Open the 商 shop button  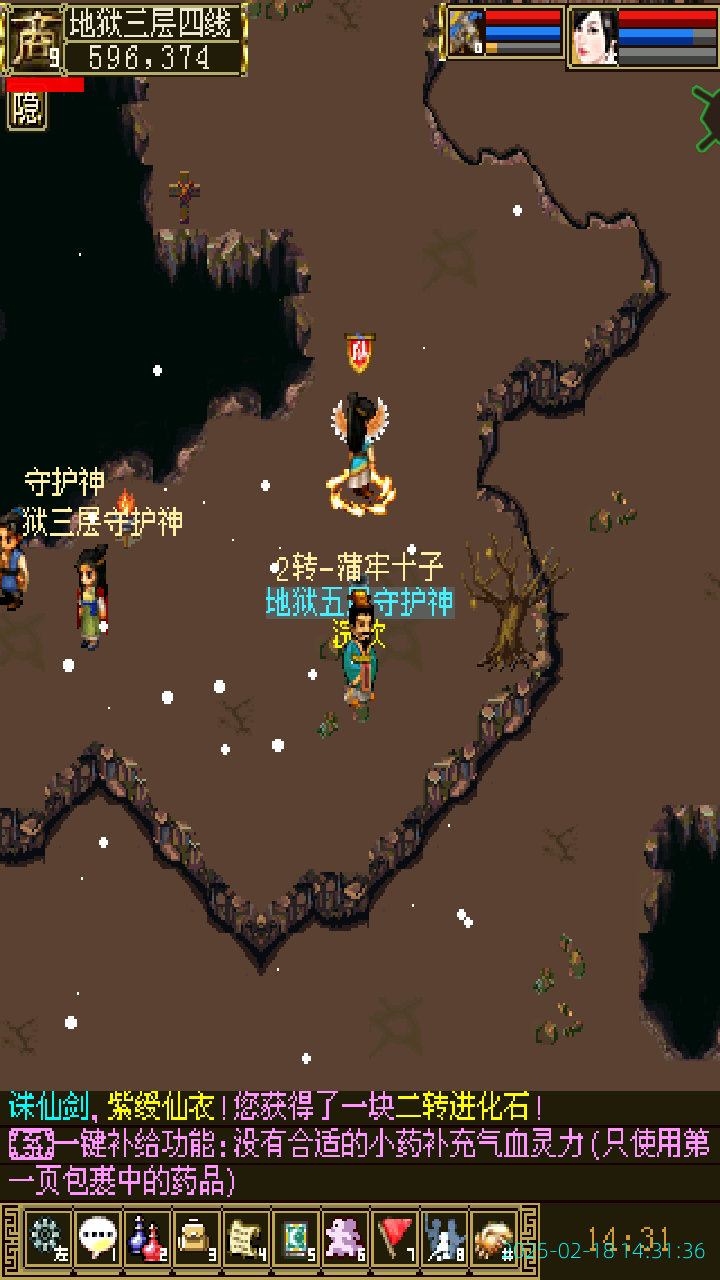pos(33,39)
